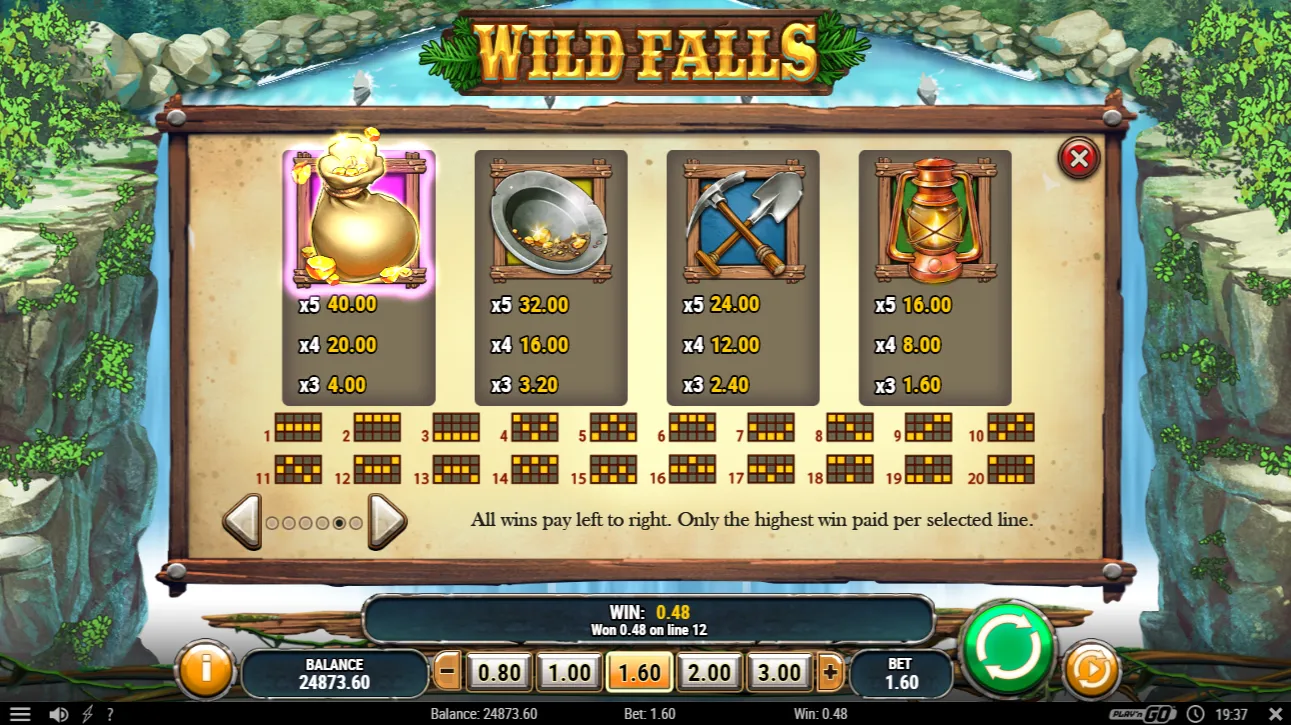This screenshot has height=725, width=1291.
Task: Select the gold bag symbol paytable entry
Action: (359, 215)
